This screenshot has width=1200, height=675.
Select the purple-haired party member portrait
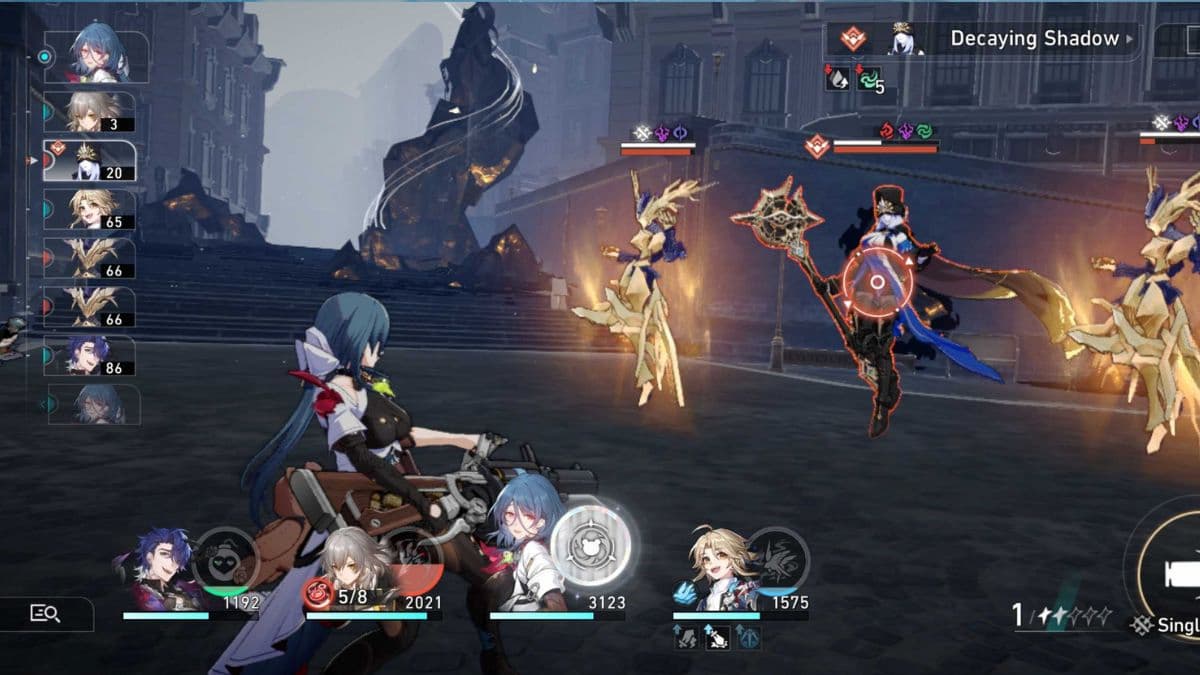pyautogui.click(x=162, y=571)
